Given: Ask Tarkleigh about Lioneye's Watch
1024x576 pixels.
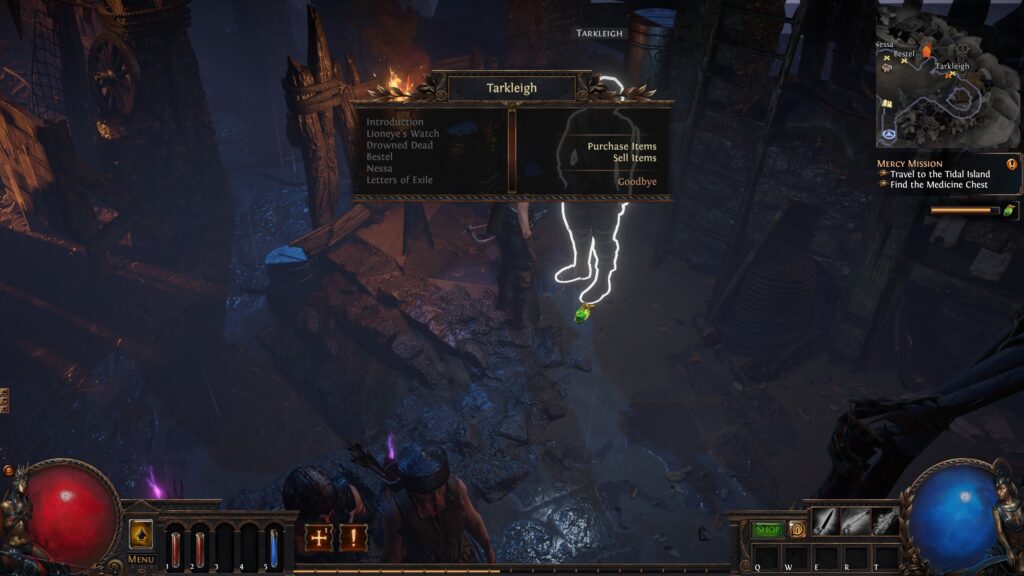Looking at the screenshot, I should [402, 134].
